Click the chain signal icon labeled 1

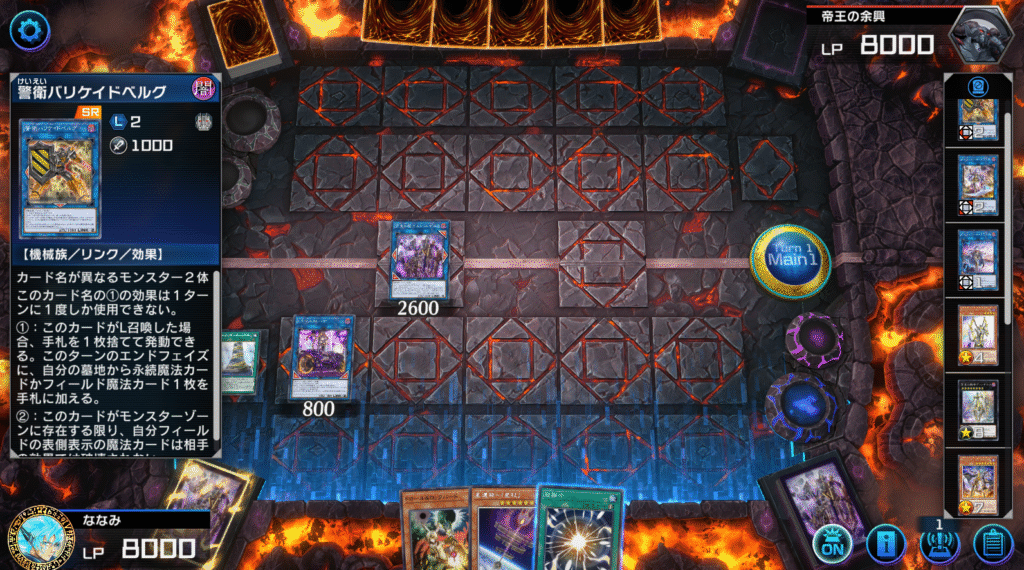click(x=939, y=543)
